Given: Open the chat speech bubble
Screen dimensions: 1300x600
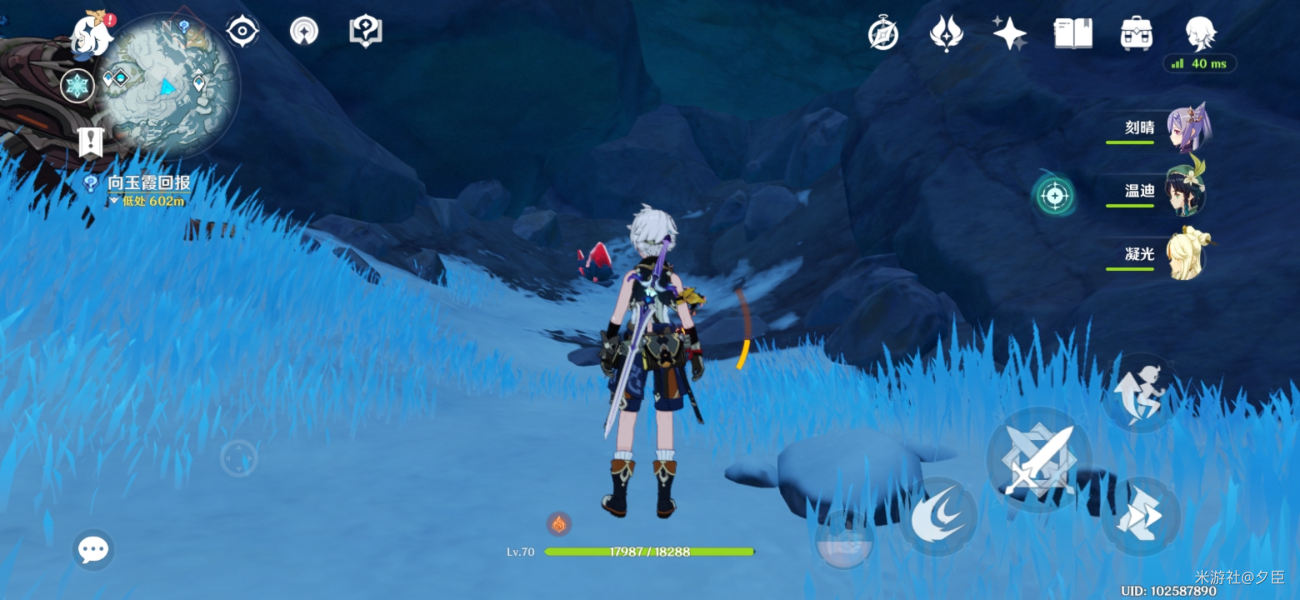Looking at the screenshot, I should click(93, 549).
